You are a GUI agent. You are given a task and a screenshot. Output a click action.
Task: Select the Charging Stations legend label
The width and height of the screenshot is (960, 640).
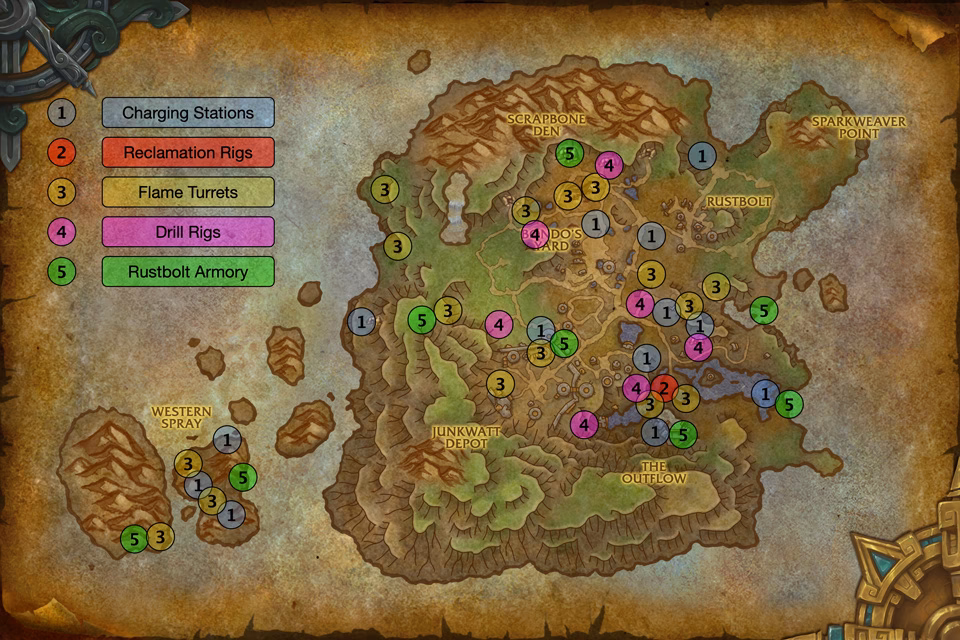click(x=188, y=112)
